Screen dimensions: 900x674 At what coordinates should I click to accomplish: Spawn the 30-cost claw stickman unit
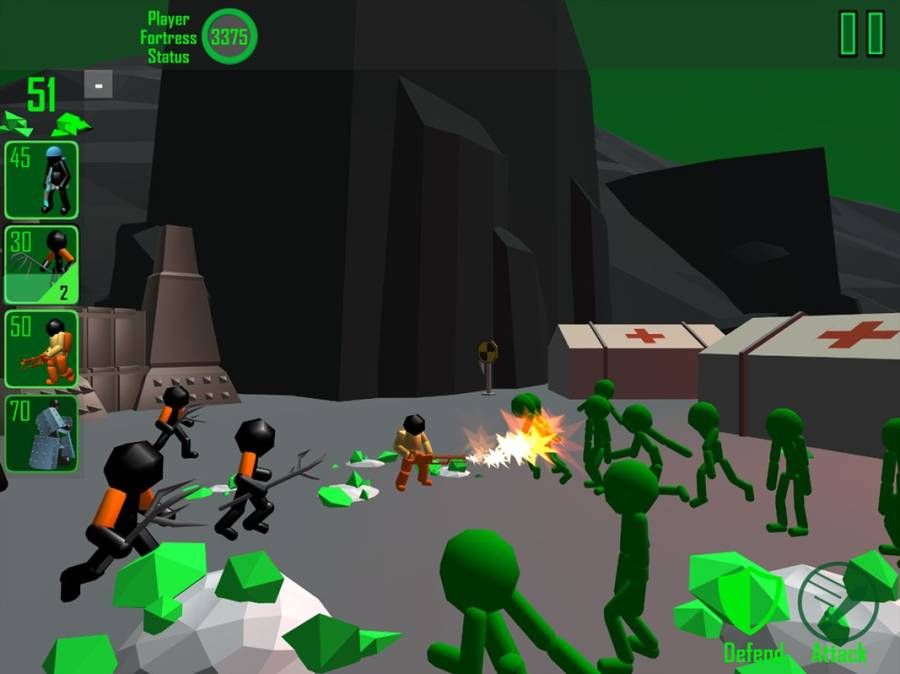41,264
